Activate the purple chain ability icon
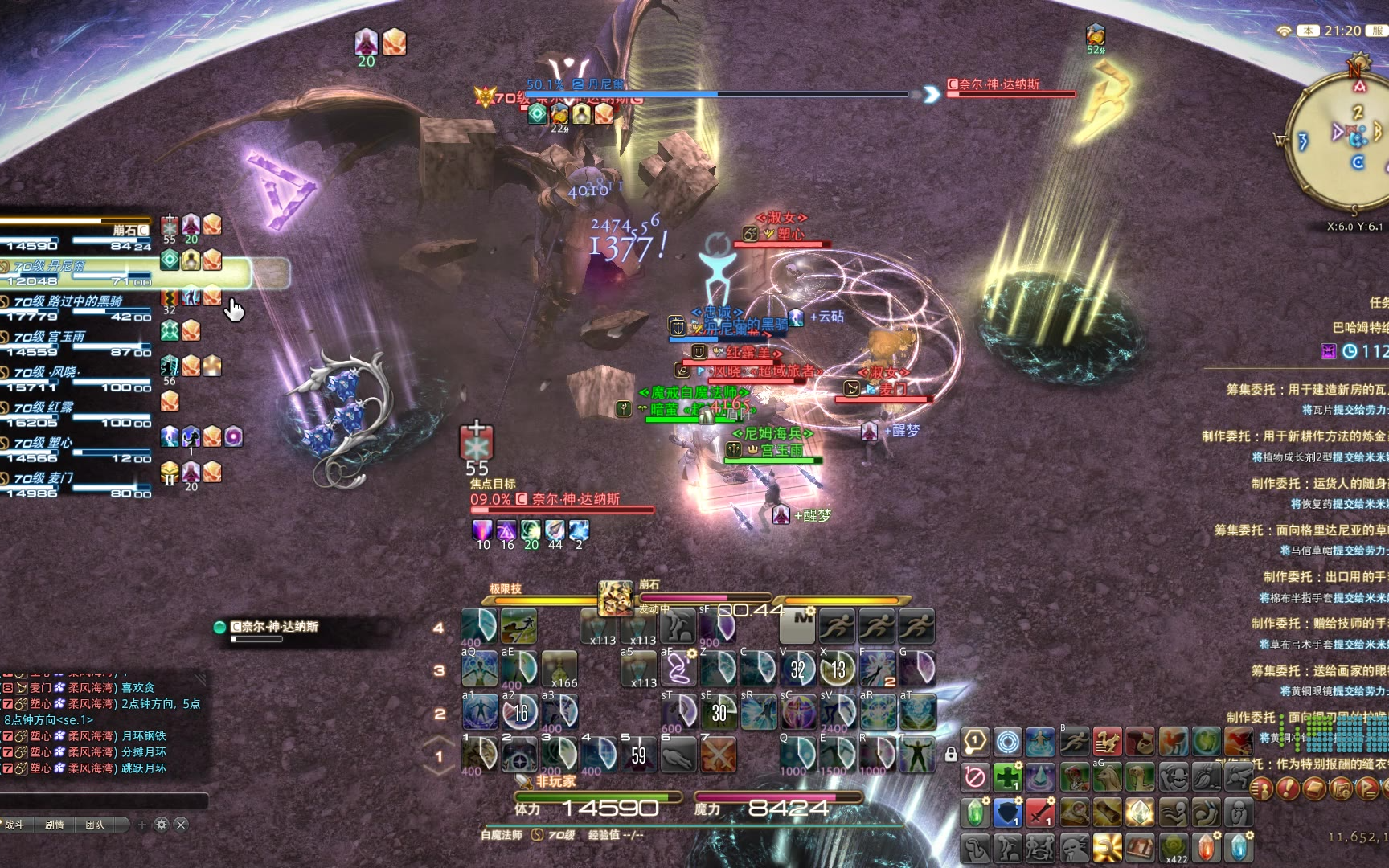Viewport: 1389px width, 868px height. [x=679, y=669]
